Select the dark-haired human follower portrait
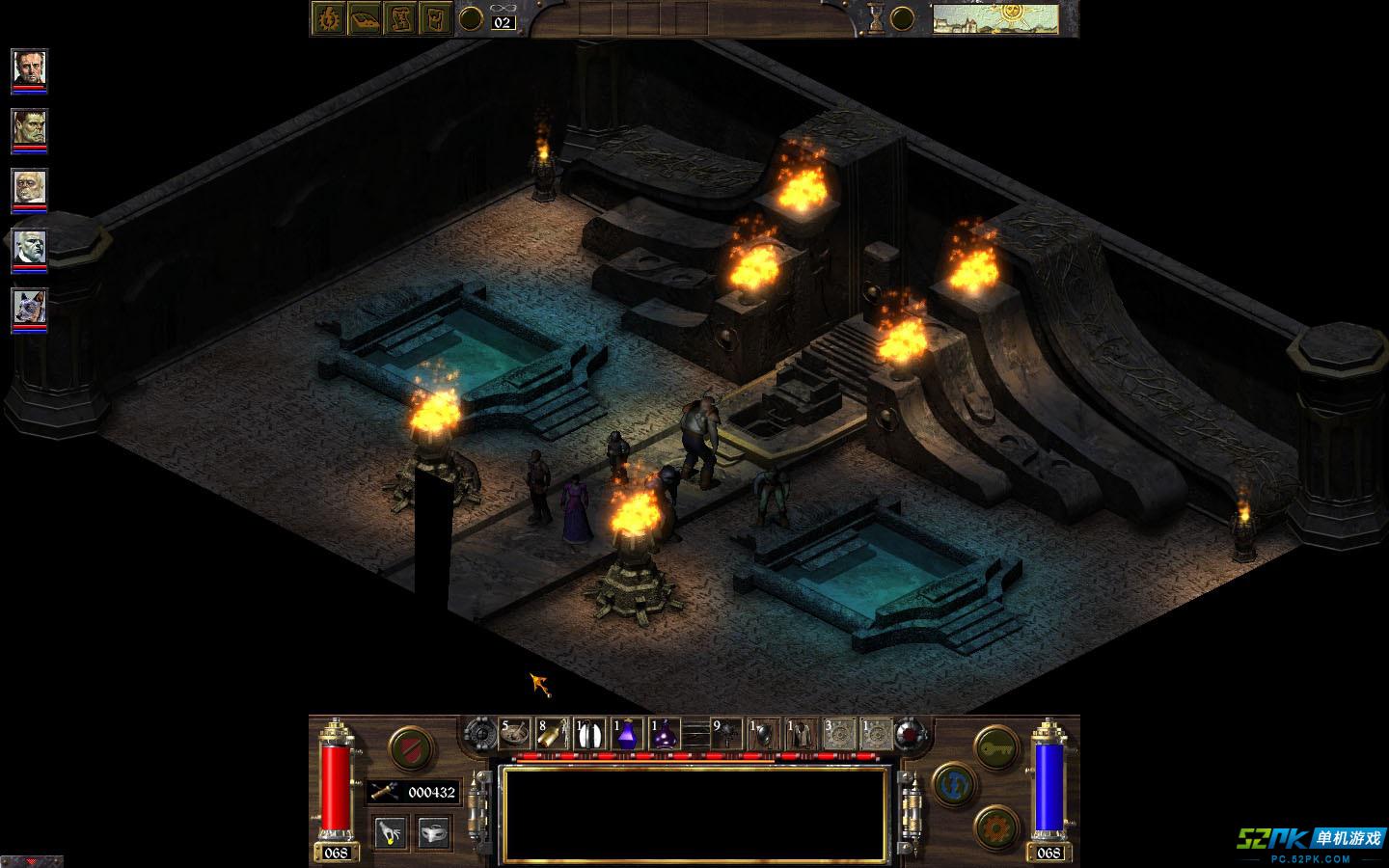Image resolution: width=1389 pixels, height=868 pixels. (x=29, y=68)
